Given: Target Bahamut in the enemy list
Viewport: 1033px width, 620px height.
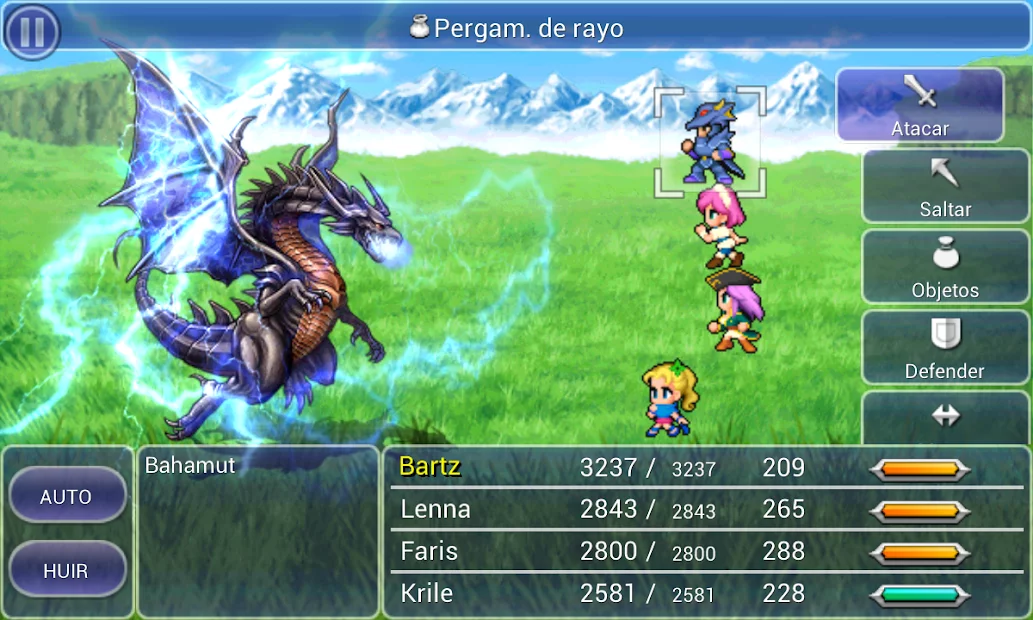Looking at the screenshot, I should (190, 465).
